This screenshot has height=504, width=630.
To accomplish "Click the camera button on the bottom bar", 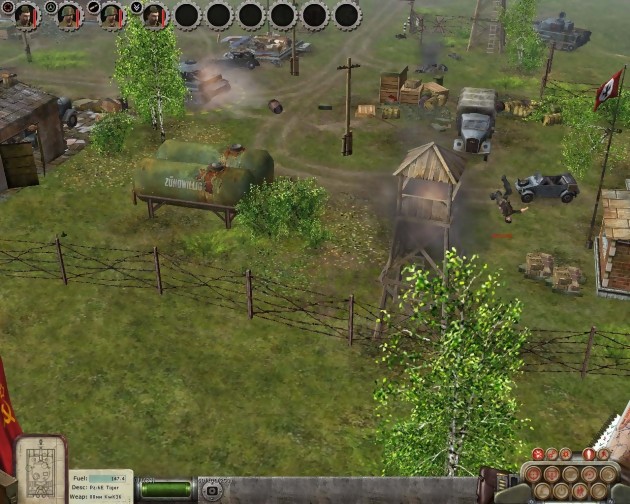I will click(x=211, y=490).
